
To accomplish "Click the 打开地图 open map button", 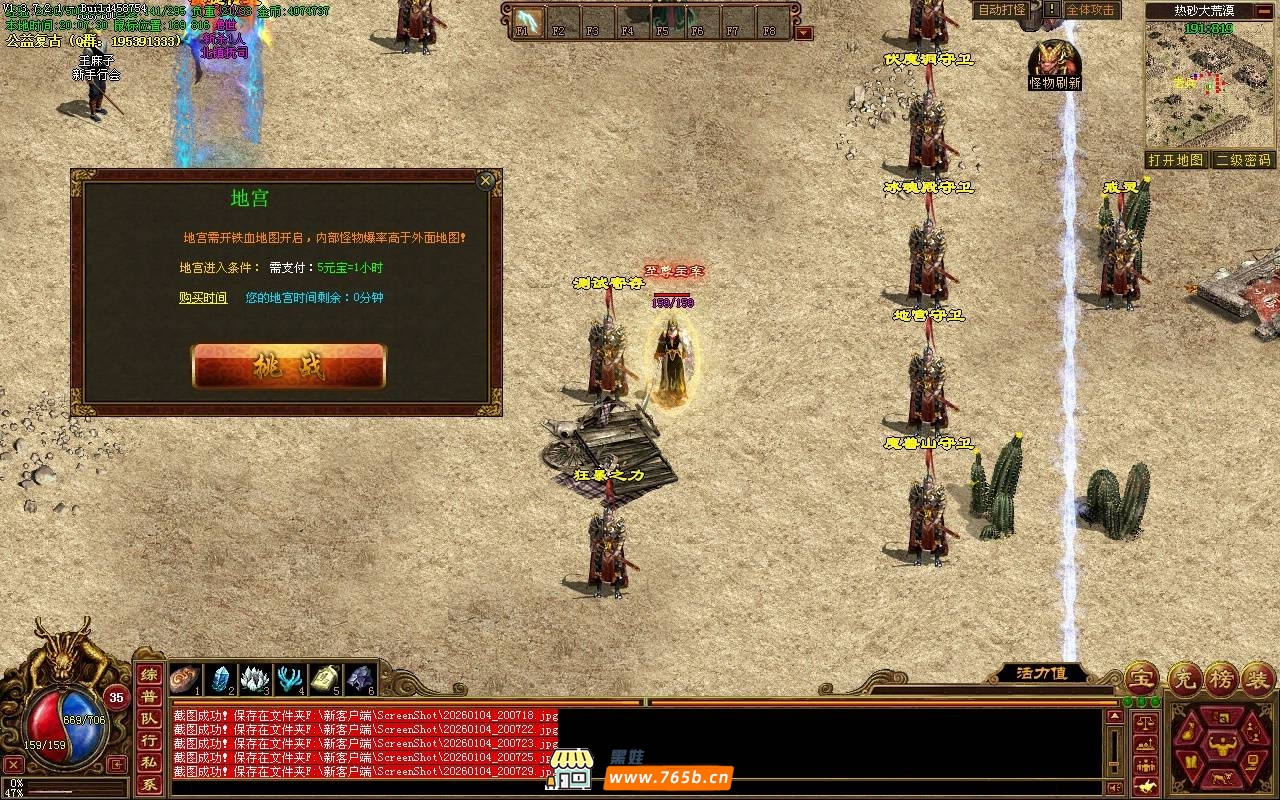I will 1175,160.
